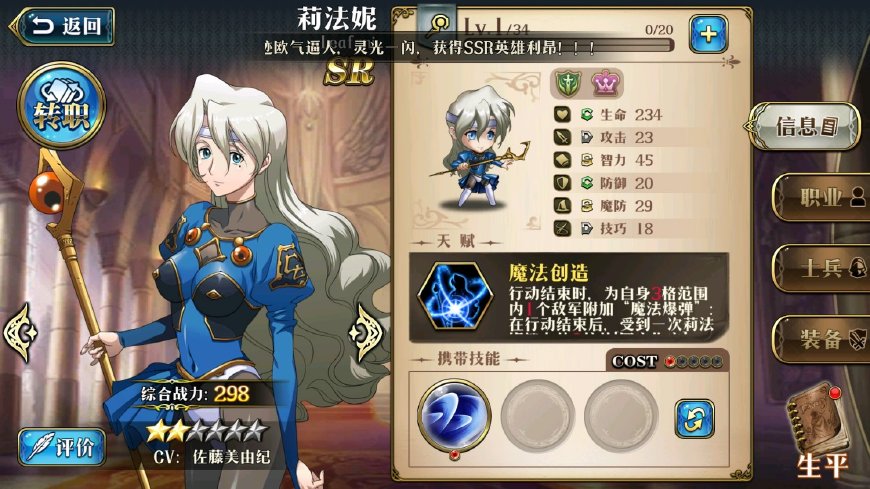View the 魔法创造 talent icon

tap(455, 298)
